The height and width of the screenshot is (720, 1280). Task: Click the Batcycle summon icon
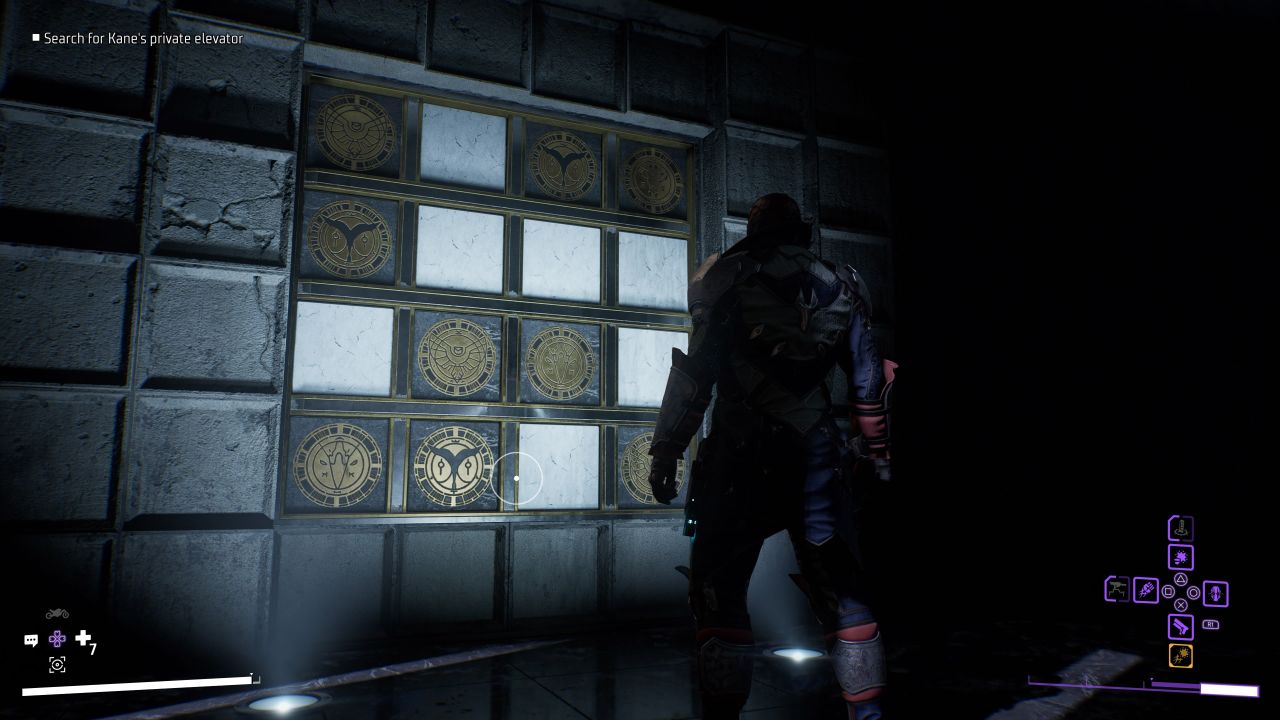(x=56, y=613)
